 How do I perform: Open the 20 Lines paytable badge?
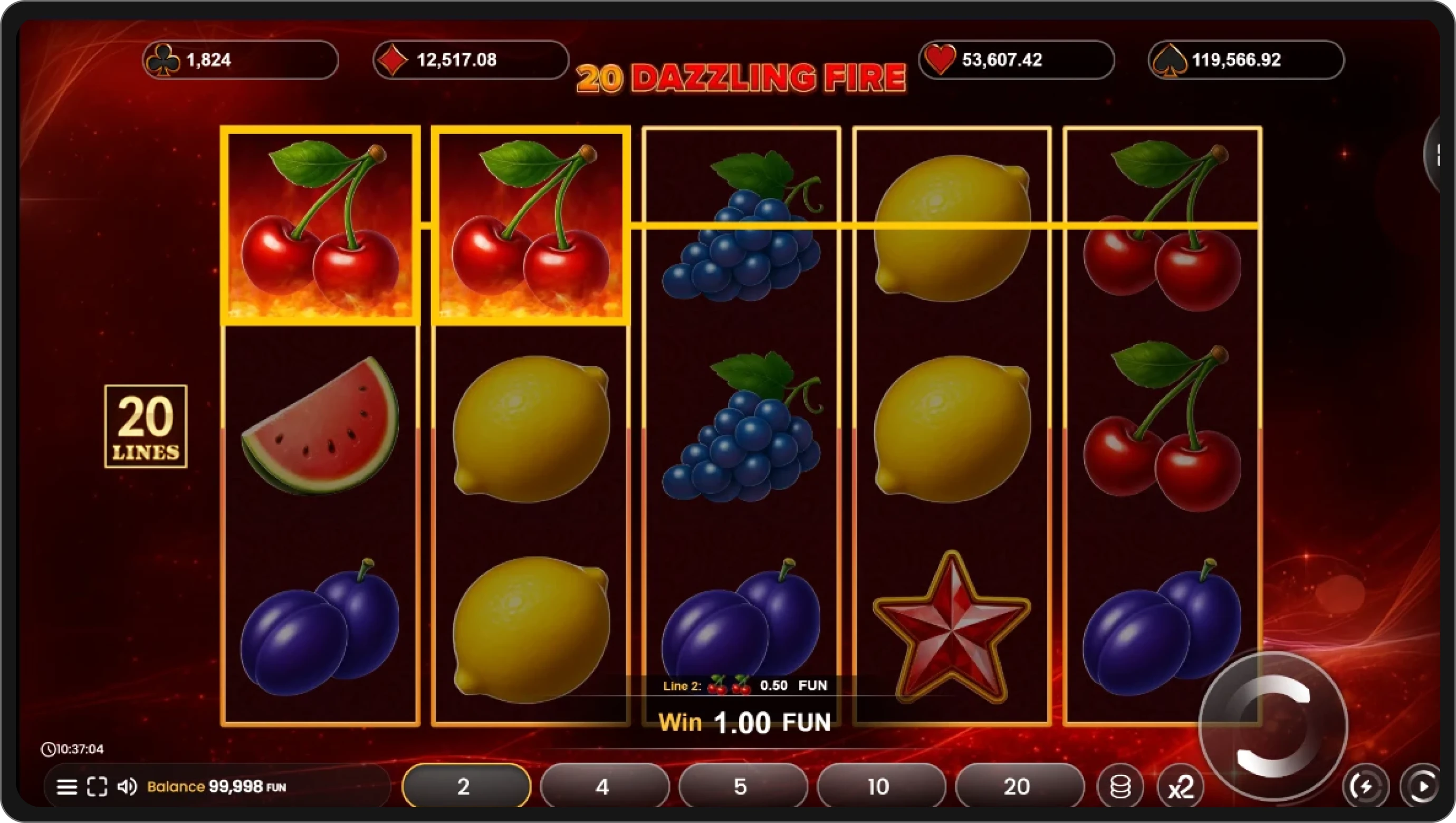pyautogui.click(x=146, y=426)
